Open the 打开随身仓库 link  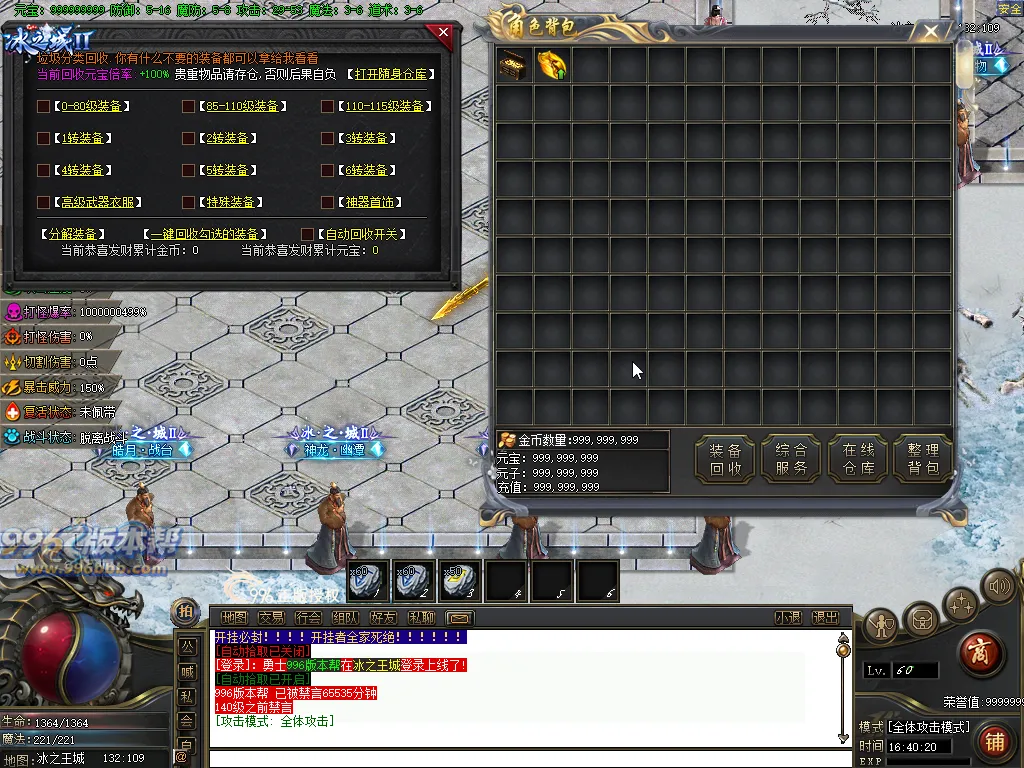[389, 74]
